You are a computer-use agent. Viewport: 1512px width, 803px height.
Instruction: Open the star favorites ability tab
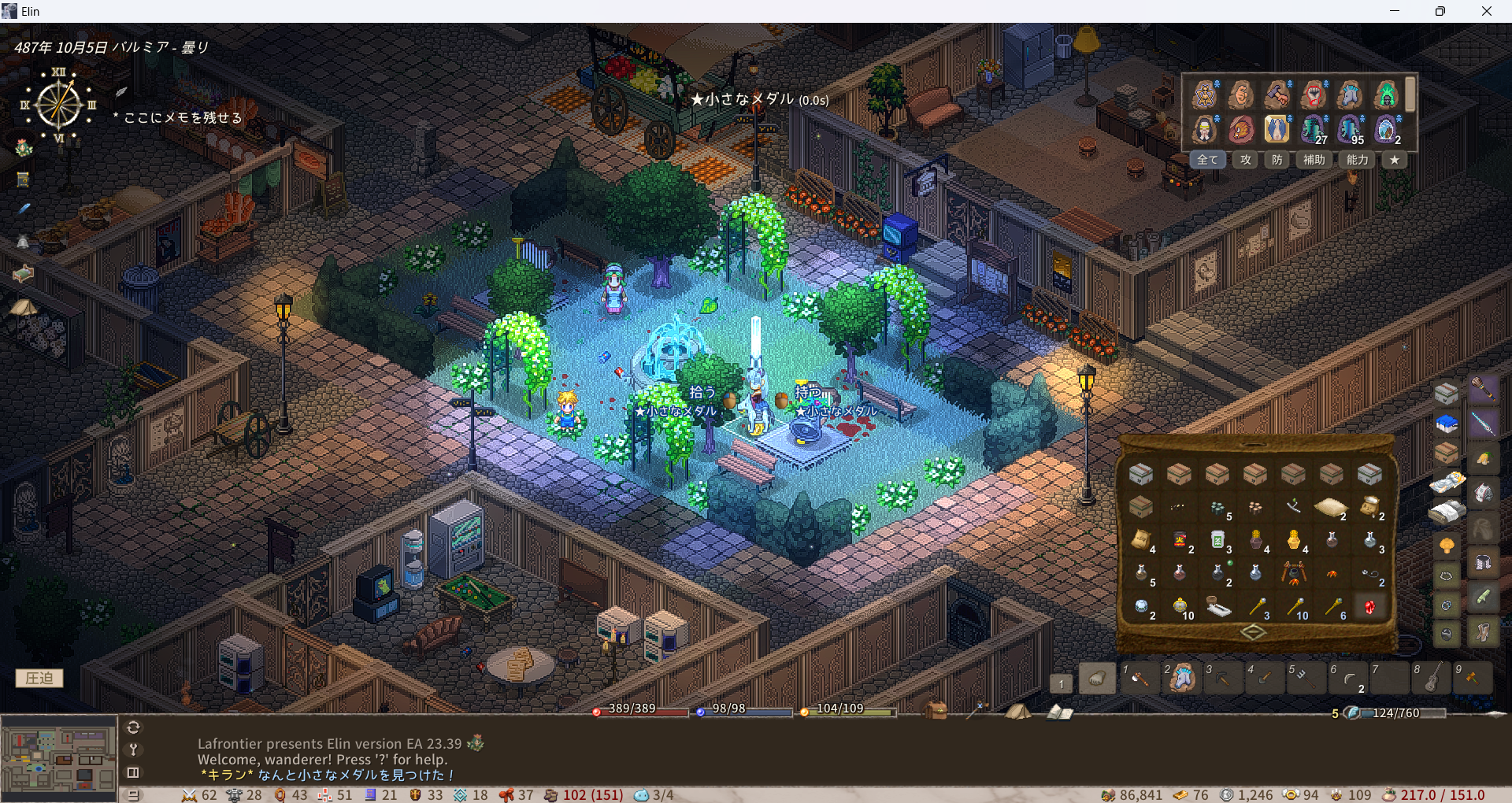tap(1395, 160)
